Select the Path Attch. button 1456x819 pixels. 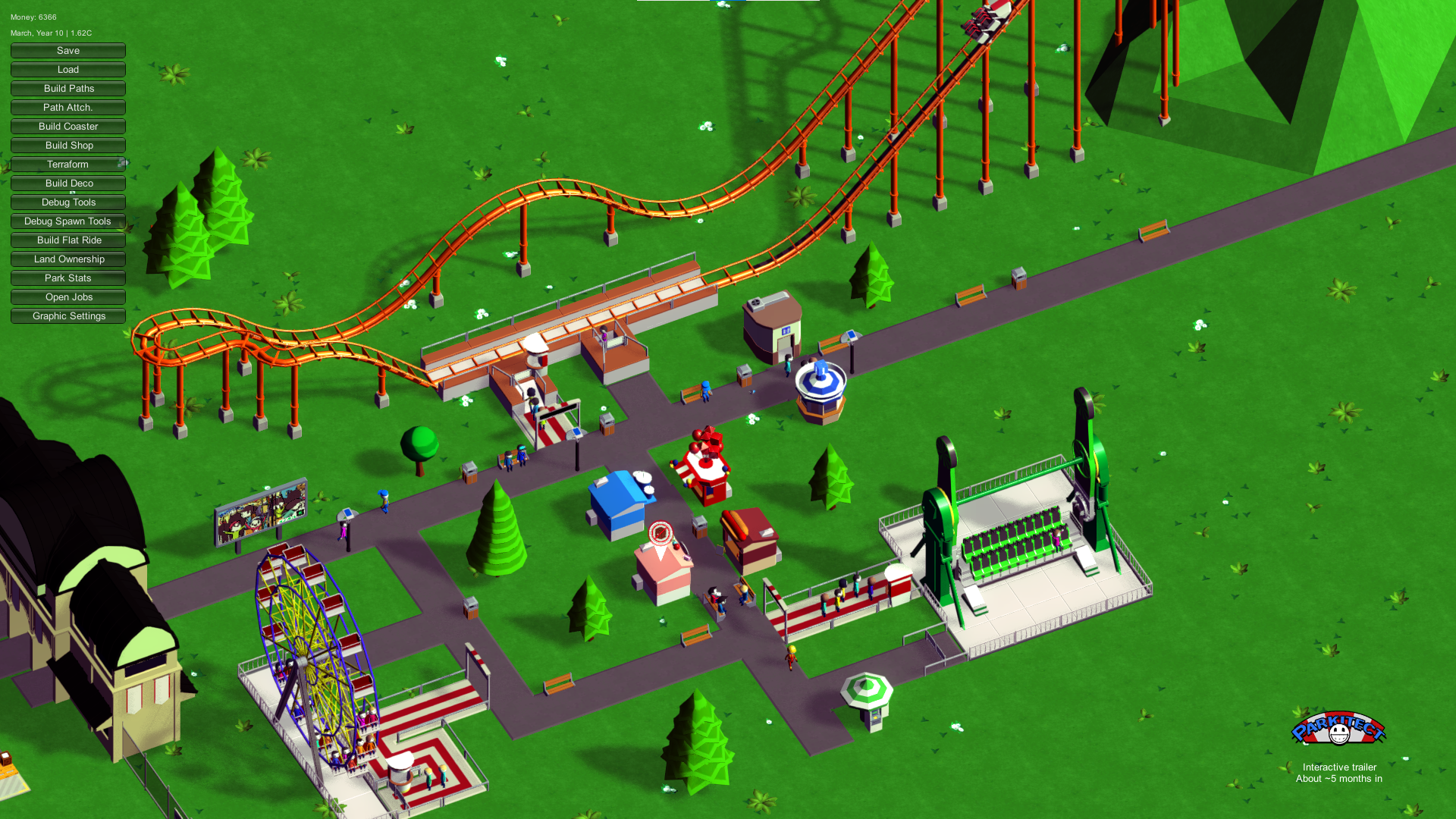click(68, 108)
